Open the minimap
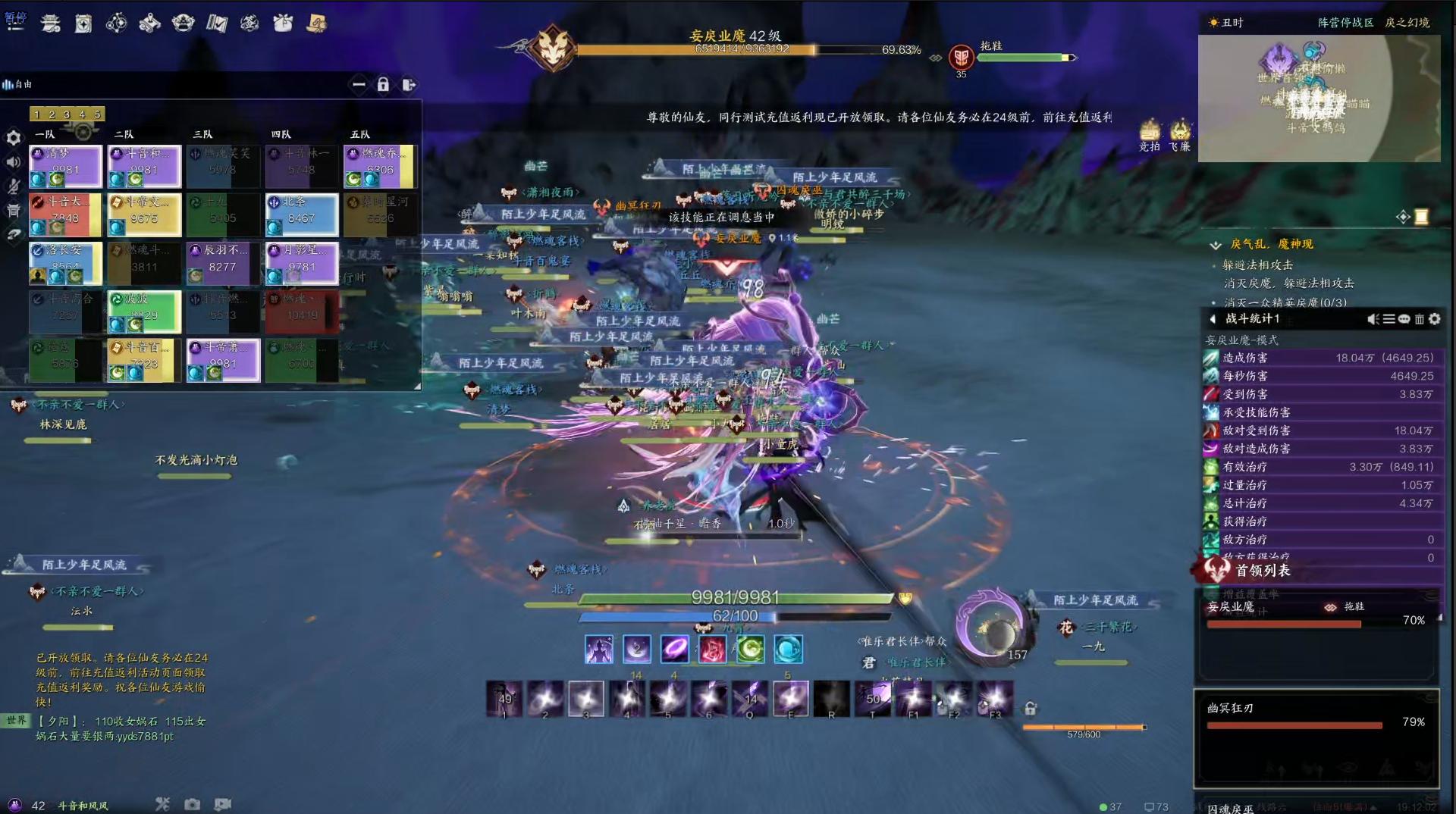The height and width of the screenshot is (814, 1456). pyautogui.click(x=1318, y=97)
